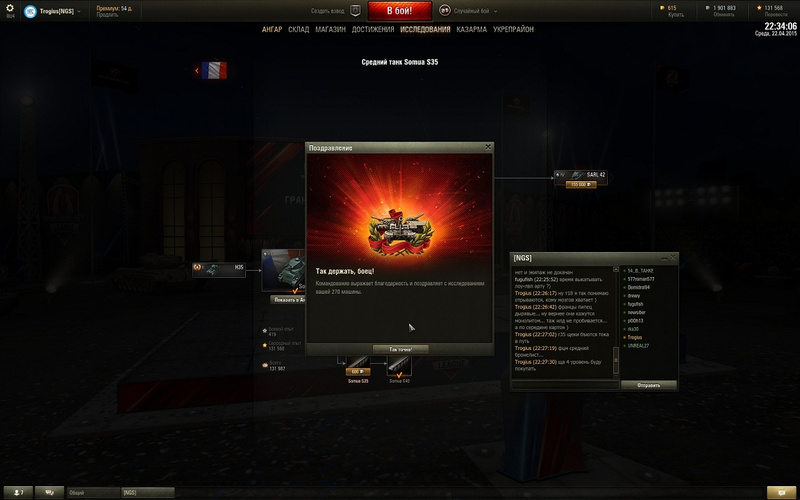This screenshot has height=500, width=800.
Task: Open the Укрепрайон tab
Action: 514,30
